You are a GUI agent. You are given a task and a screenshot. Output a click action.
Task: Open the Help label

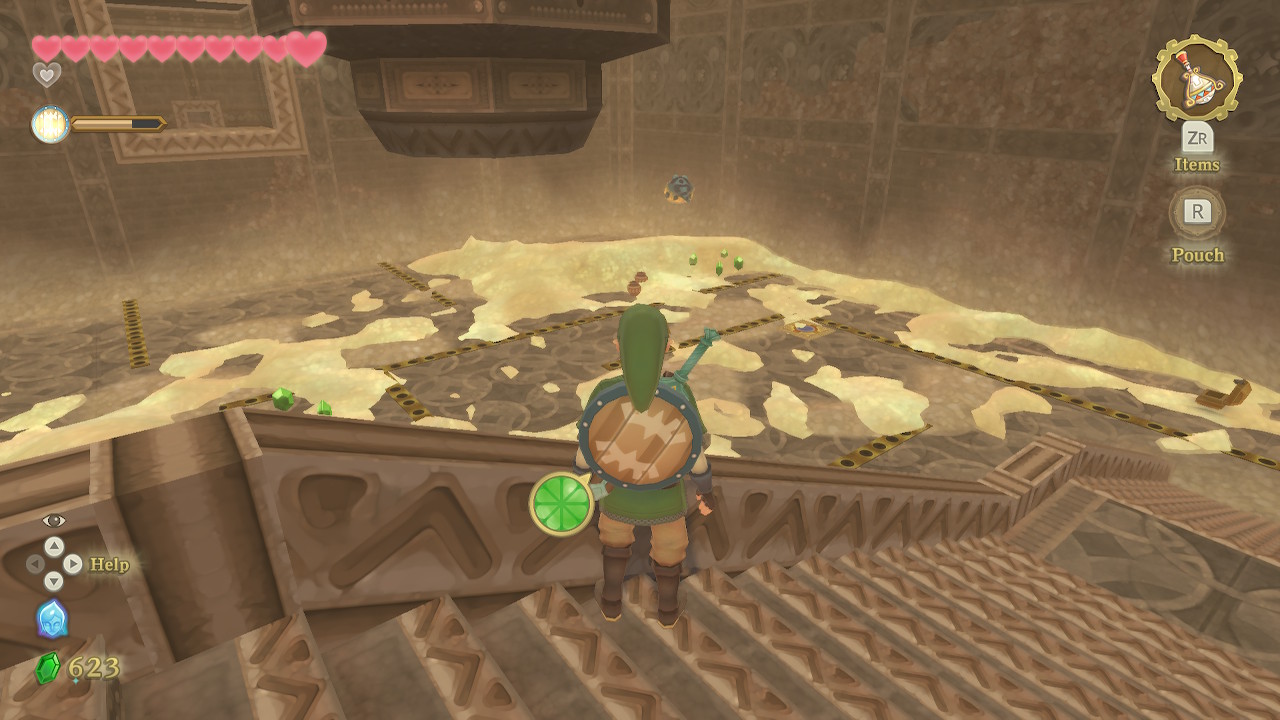click(x=109, y=565)
